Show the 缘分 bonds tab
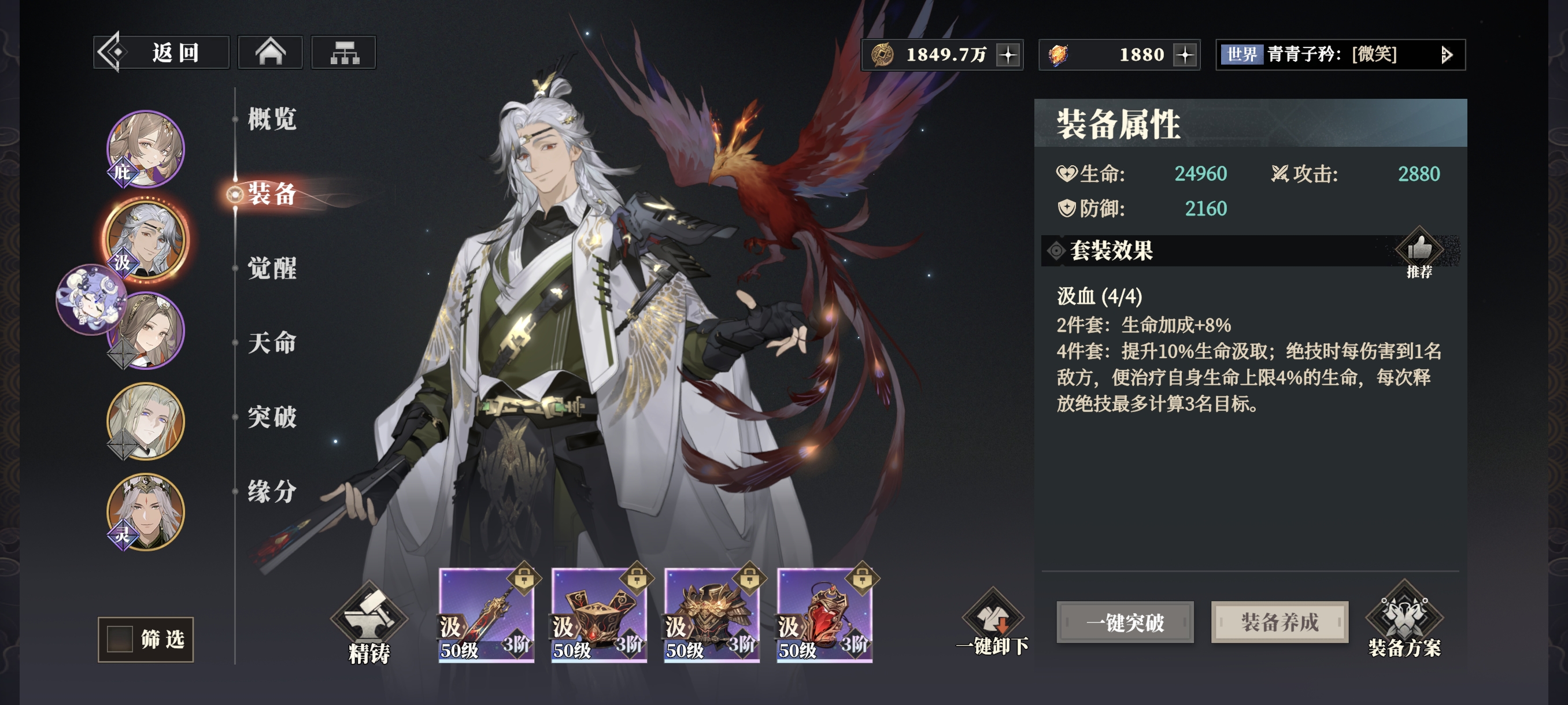Screen dimensions: 1568x705 click(272, 492)
